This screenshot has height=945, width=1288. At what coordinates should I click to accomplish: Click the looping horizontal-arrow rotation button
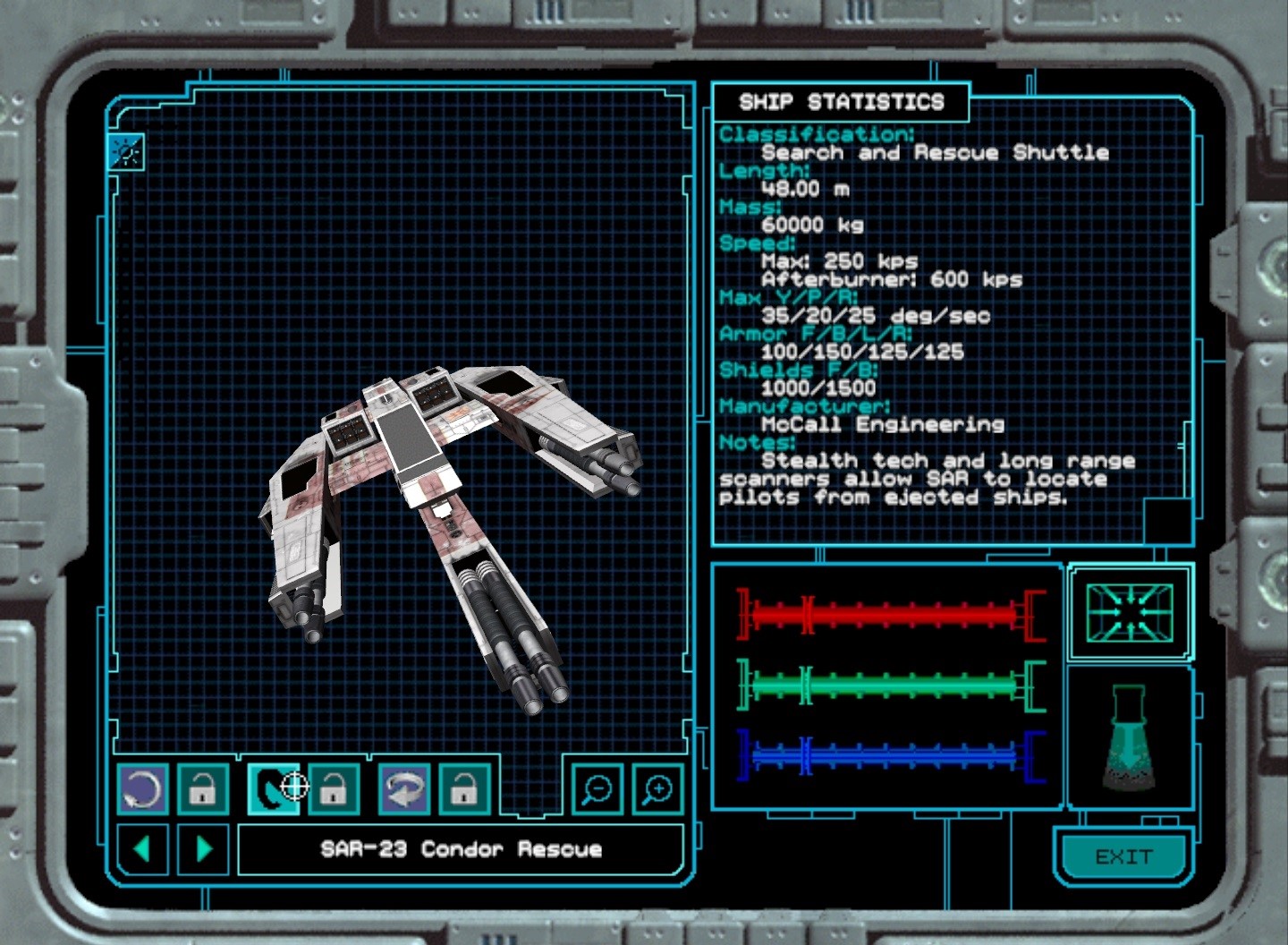coord(403,789)
